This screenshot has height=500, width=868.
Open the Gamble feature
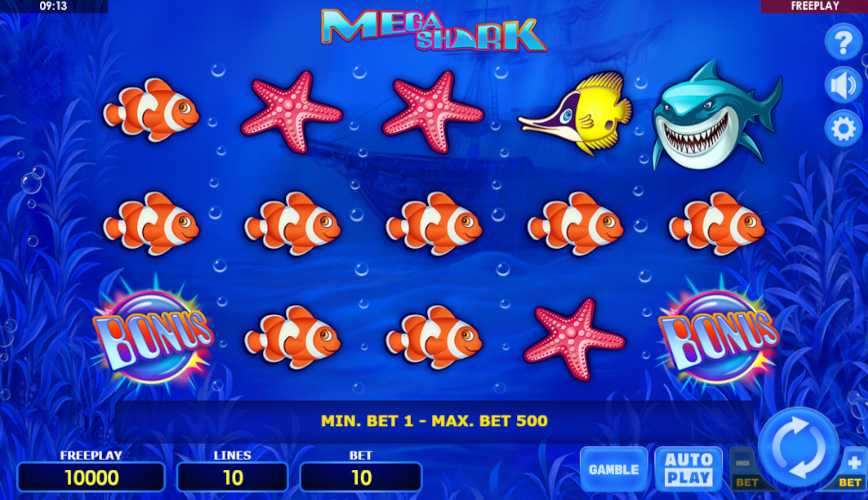(614, 469)
